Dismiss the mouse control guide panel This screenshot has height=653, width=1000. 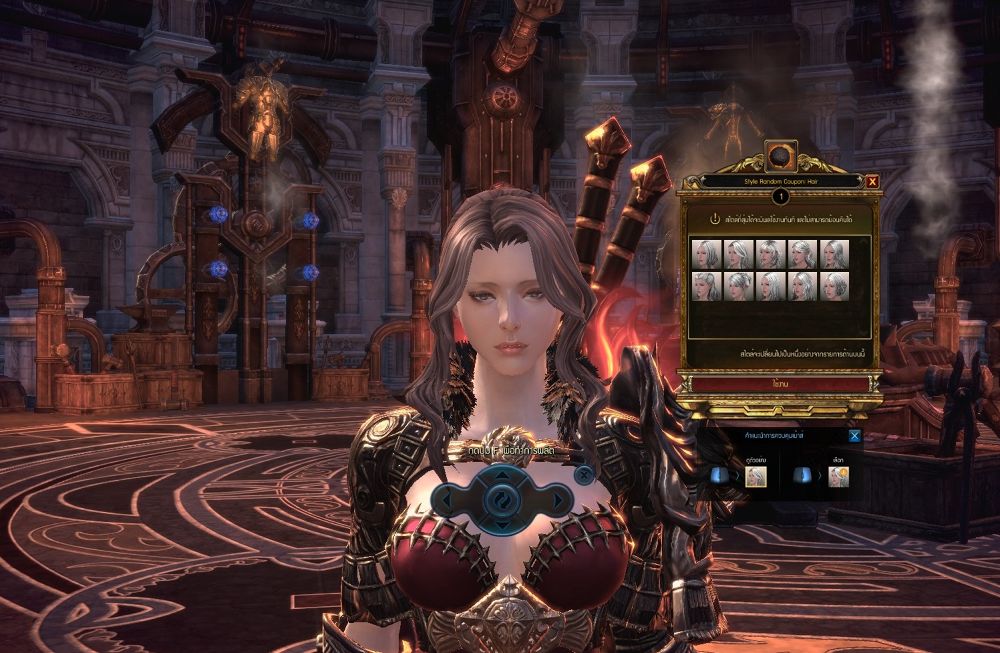tap(854, 435)
